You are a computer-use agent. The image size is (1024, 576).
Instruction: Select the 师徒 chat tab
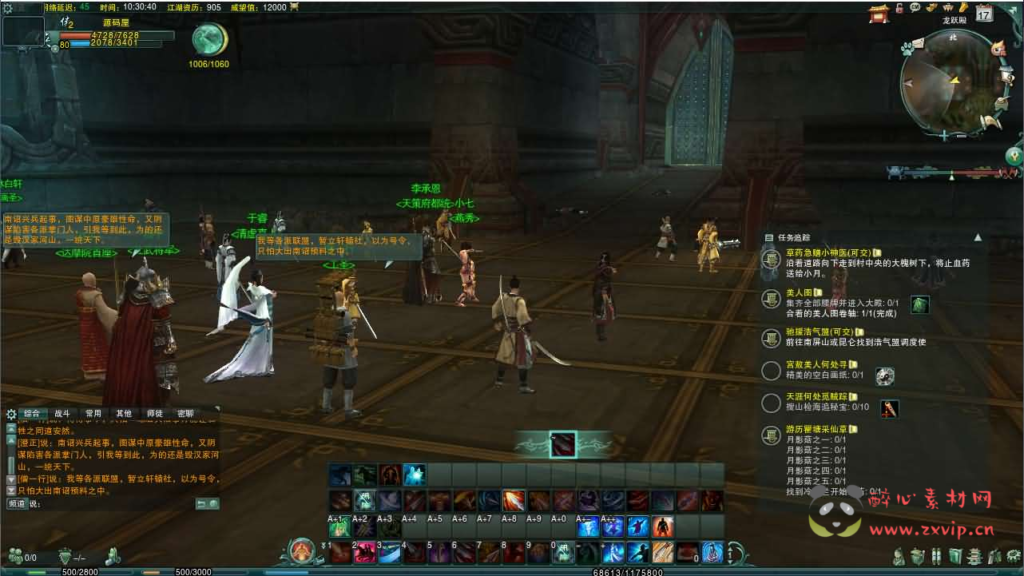pyautogui.click(x=154, y=412)
